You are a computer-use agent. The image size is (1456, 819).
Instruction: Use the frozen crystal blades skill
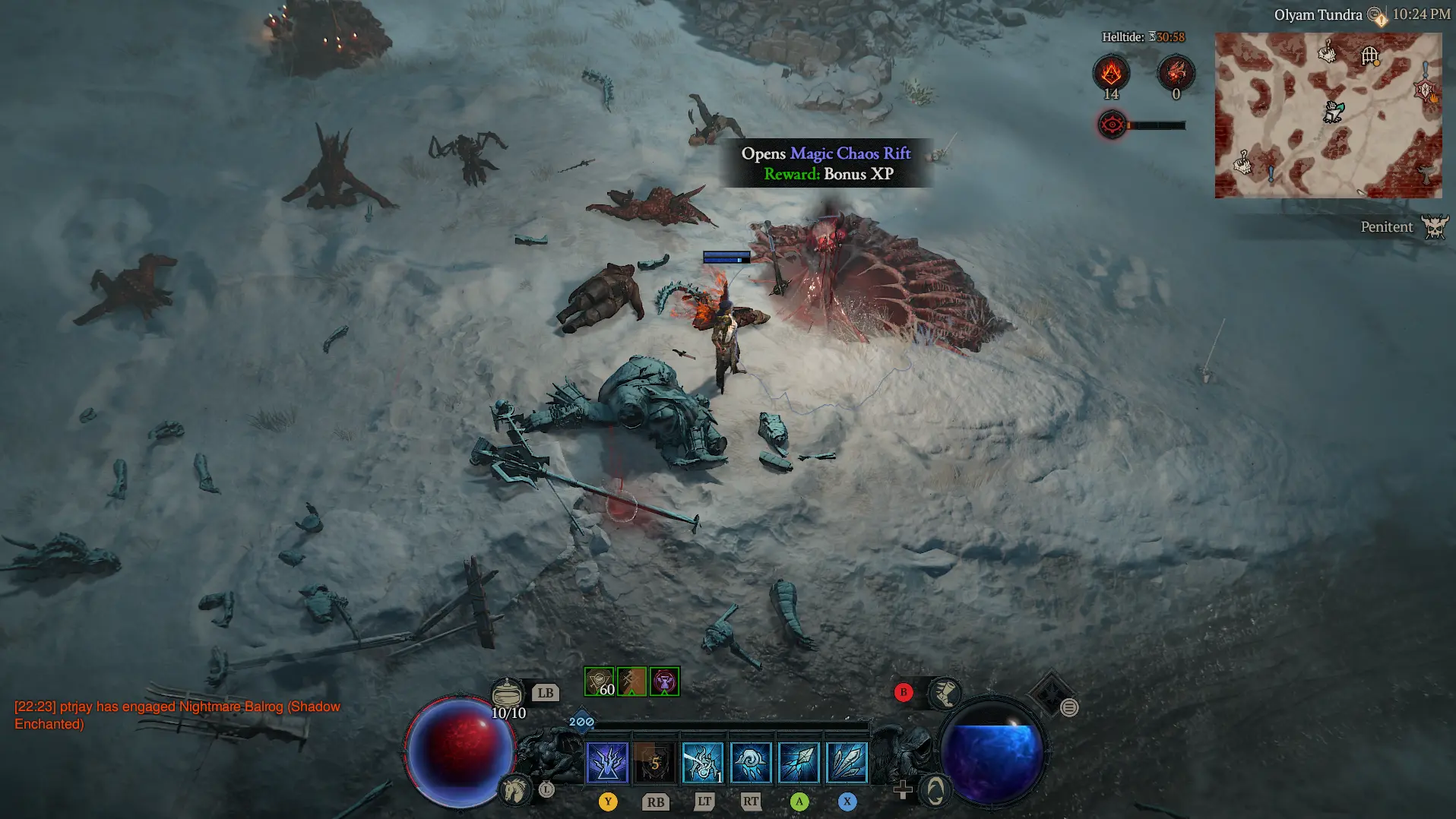tap(847, 763)
